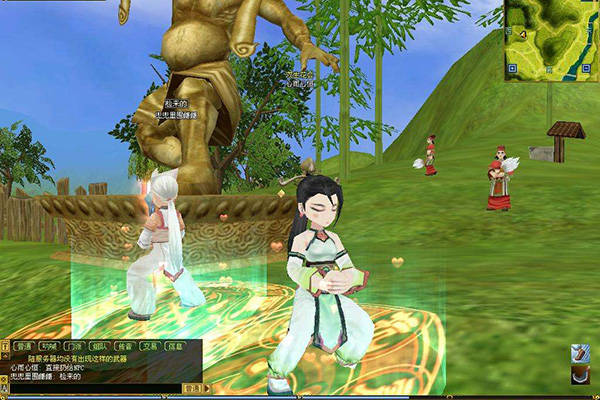This screenshot has height=400, width=600.
Task: Click the chat message input box
Action: [95, 388]
